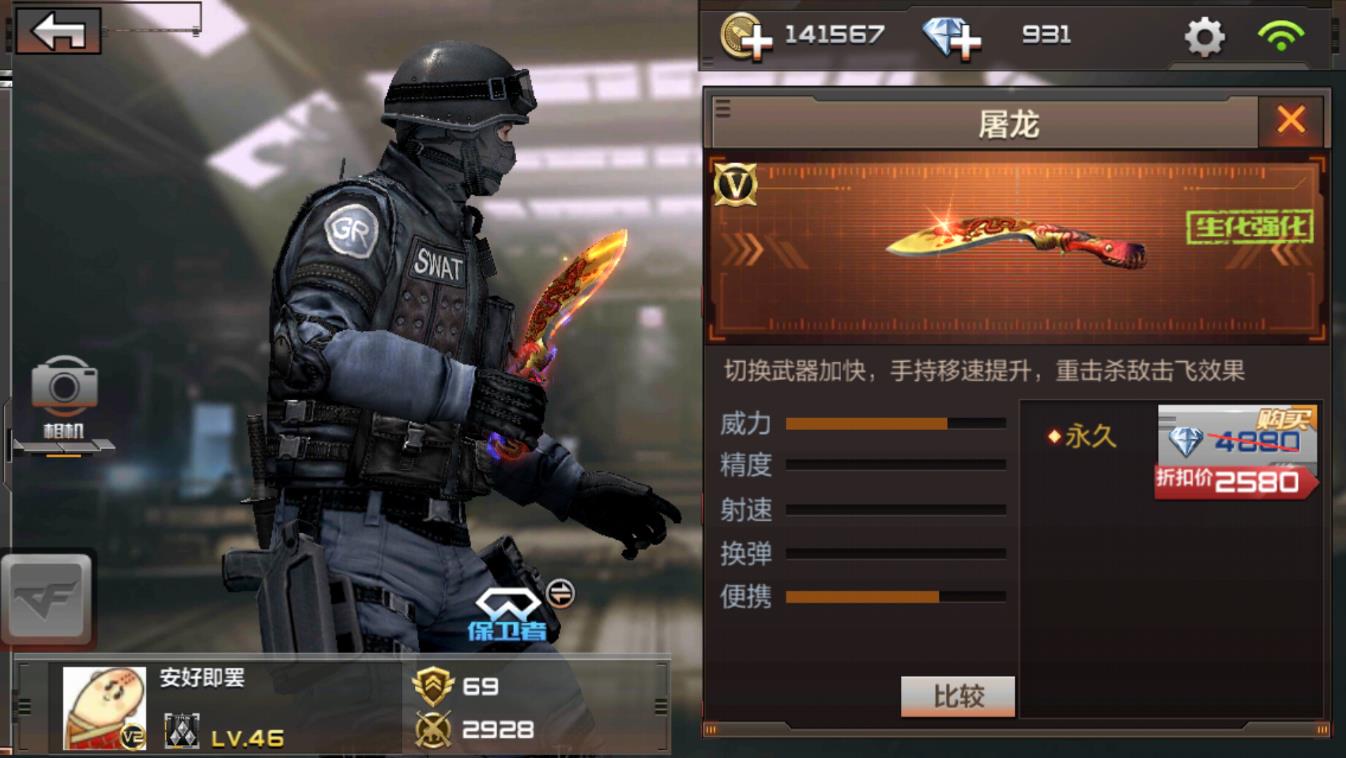Add more gold coins
Screen dimensions: 1346x758
coord(746,36)
